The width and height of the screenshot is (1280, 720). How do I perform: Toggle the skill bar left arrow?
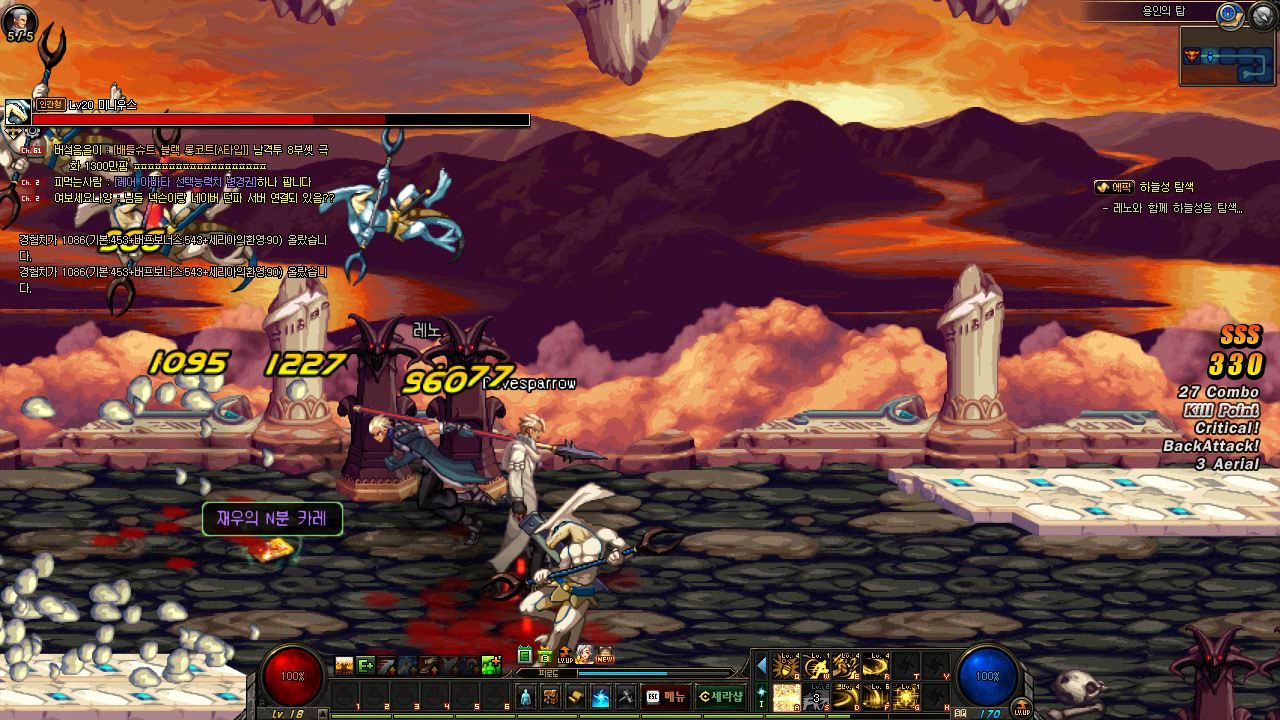[x=761, y=665]
